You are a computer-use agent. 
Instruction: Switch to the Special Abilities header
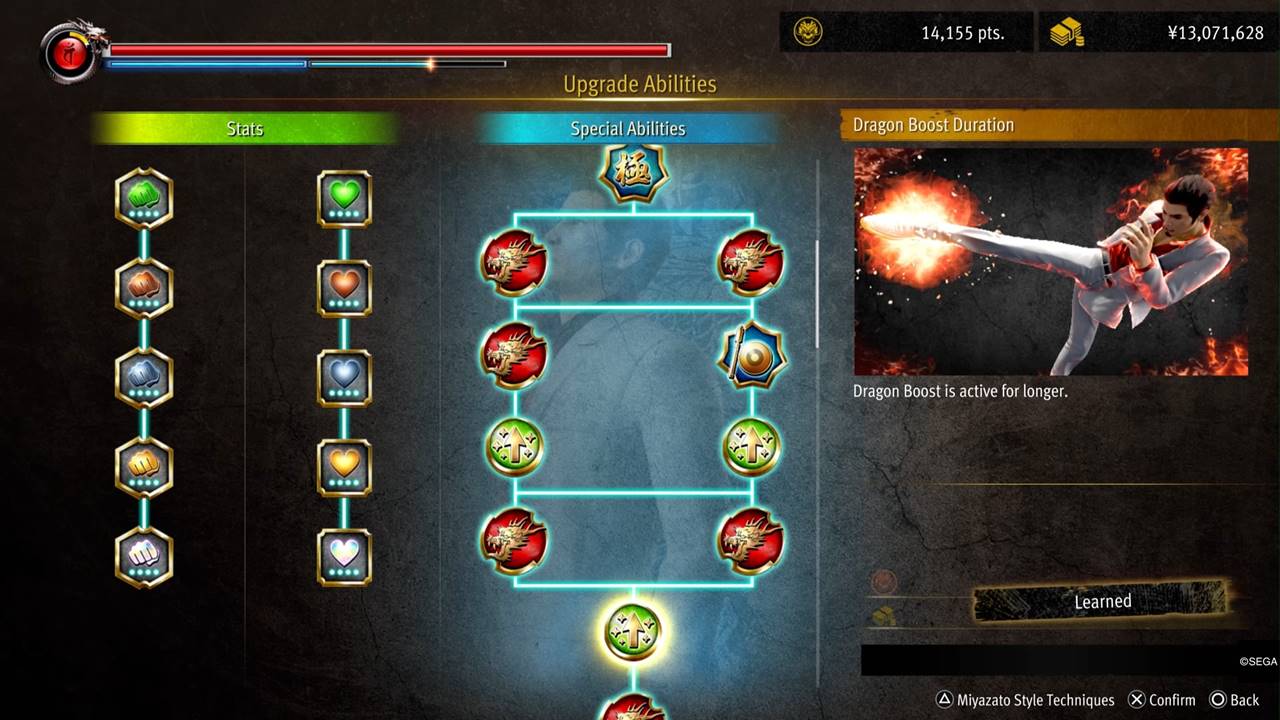click(628, 129)
